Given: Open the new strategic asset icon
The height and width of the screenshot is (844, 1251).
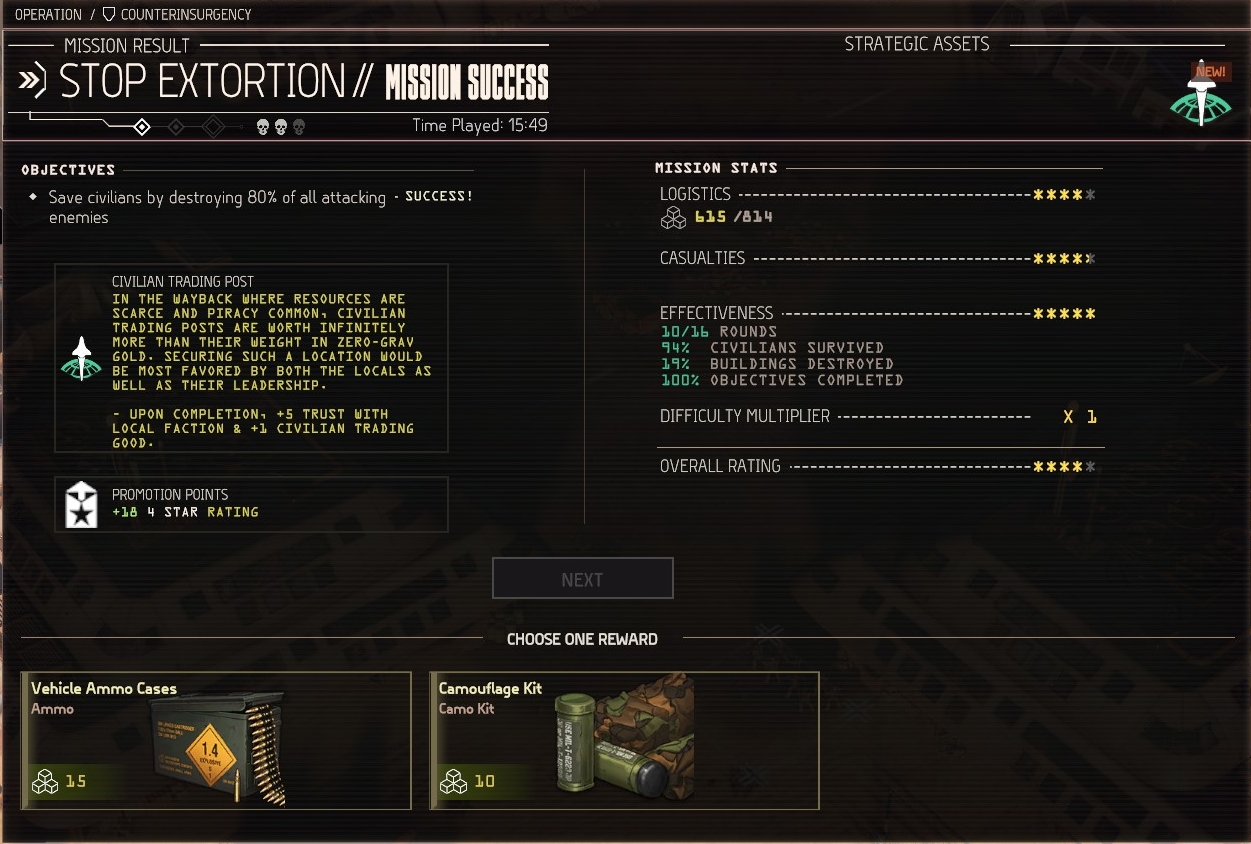Looking at the screenshot, I should click(x=1200, y=97).
